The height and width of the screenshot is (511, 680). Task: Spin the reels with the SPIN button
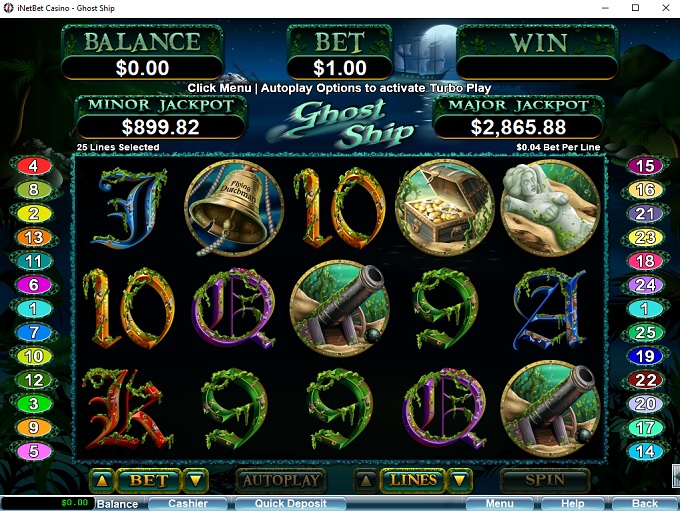tap(545, 480)
